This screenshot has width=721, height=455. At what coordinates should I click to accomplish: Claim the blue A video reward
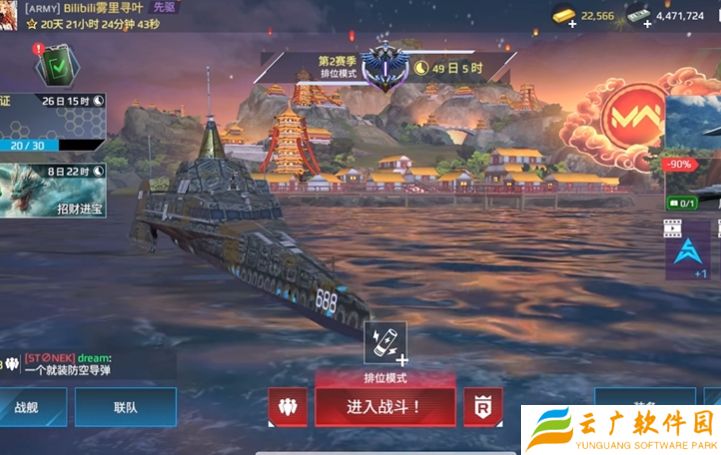(x=688, y=250)
